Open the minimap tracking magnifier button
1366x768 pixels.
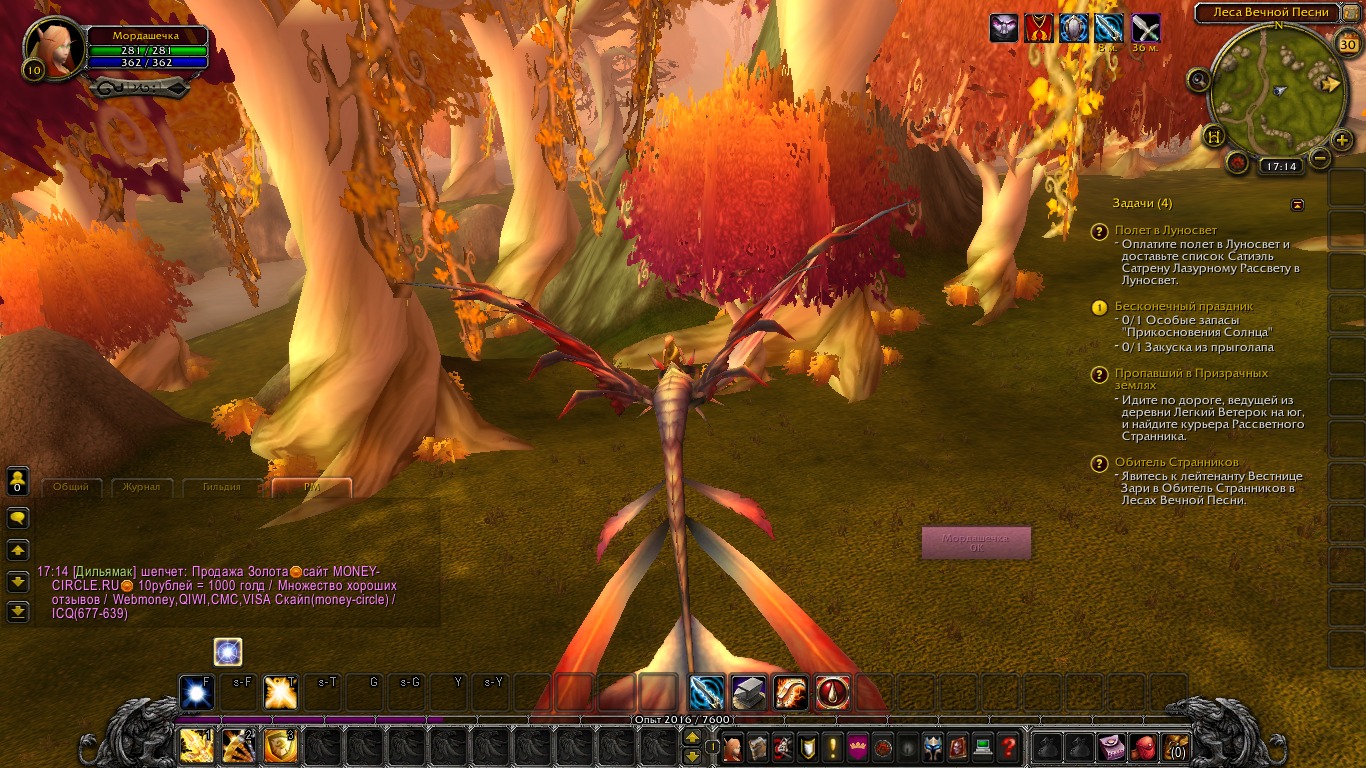(x=1199, y=80)
